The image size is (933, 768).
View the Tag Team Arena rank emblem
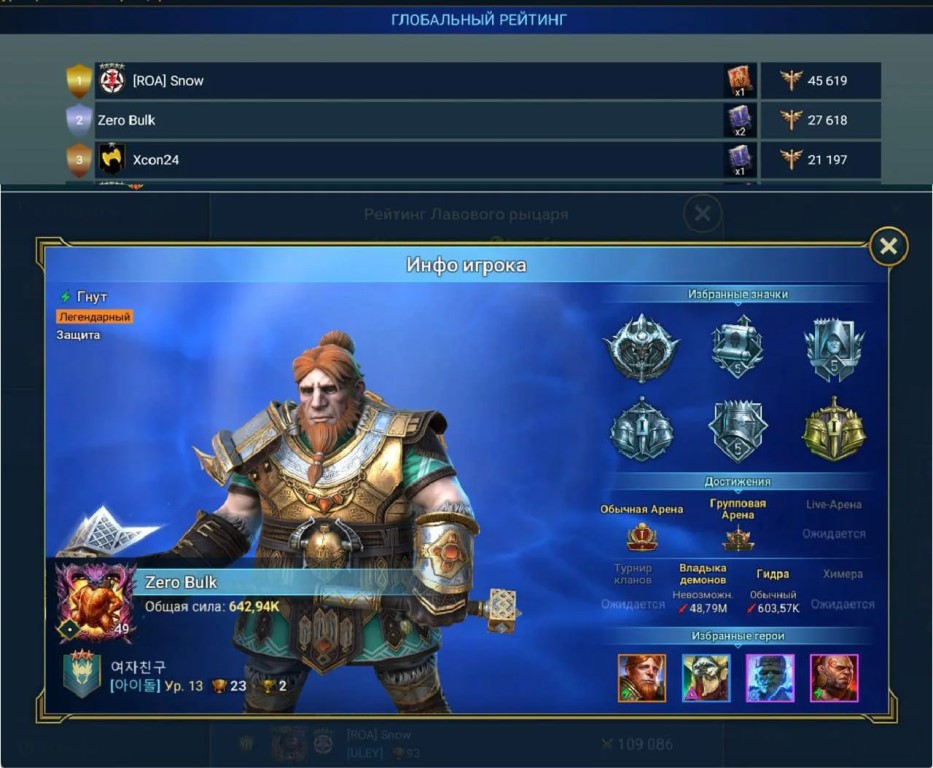pos(738,540)
